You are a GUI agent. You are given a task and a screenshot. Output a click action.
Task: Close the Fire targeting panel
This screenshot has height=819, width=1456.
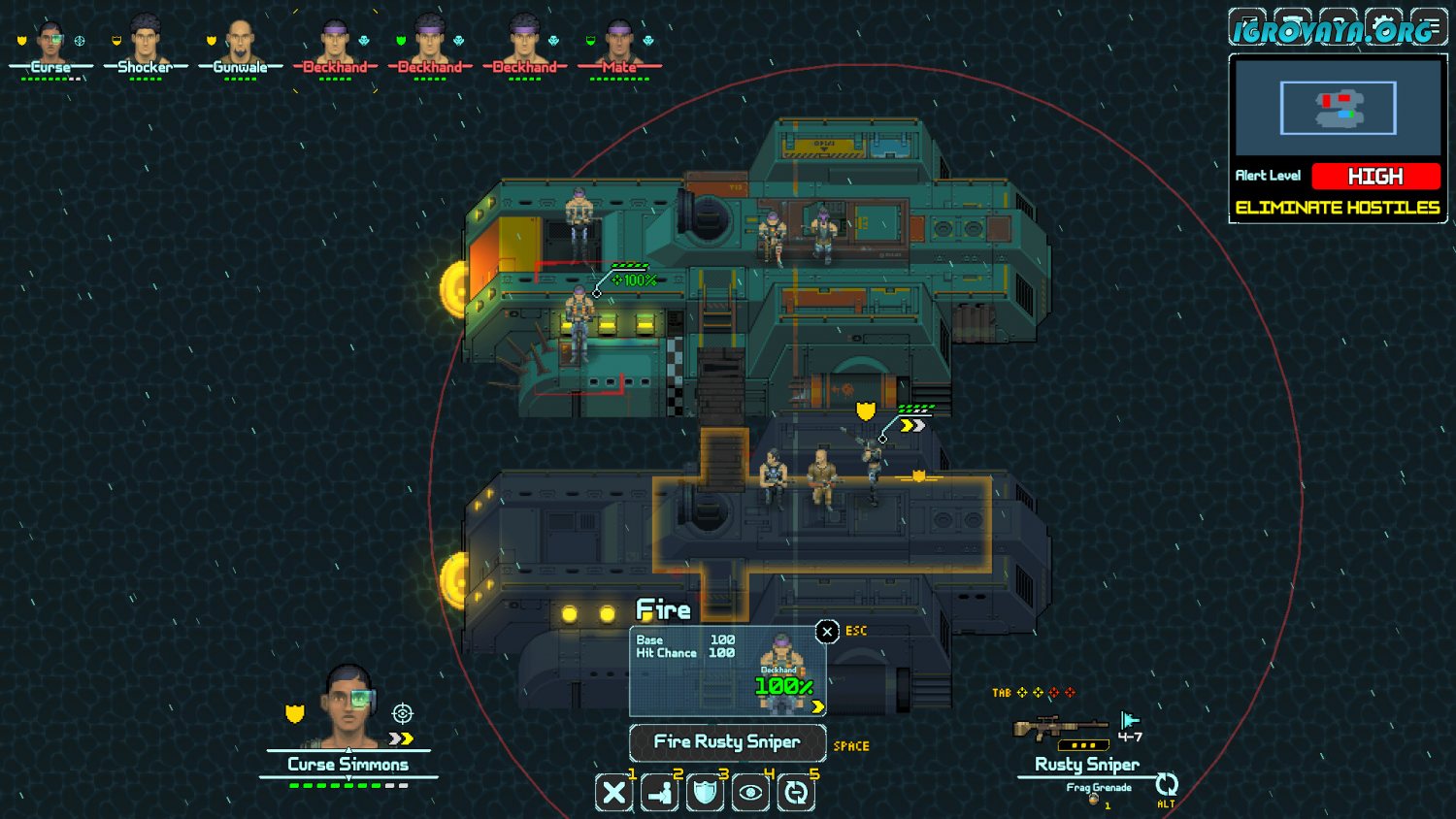tap(827, 632)
